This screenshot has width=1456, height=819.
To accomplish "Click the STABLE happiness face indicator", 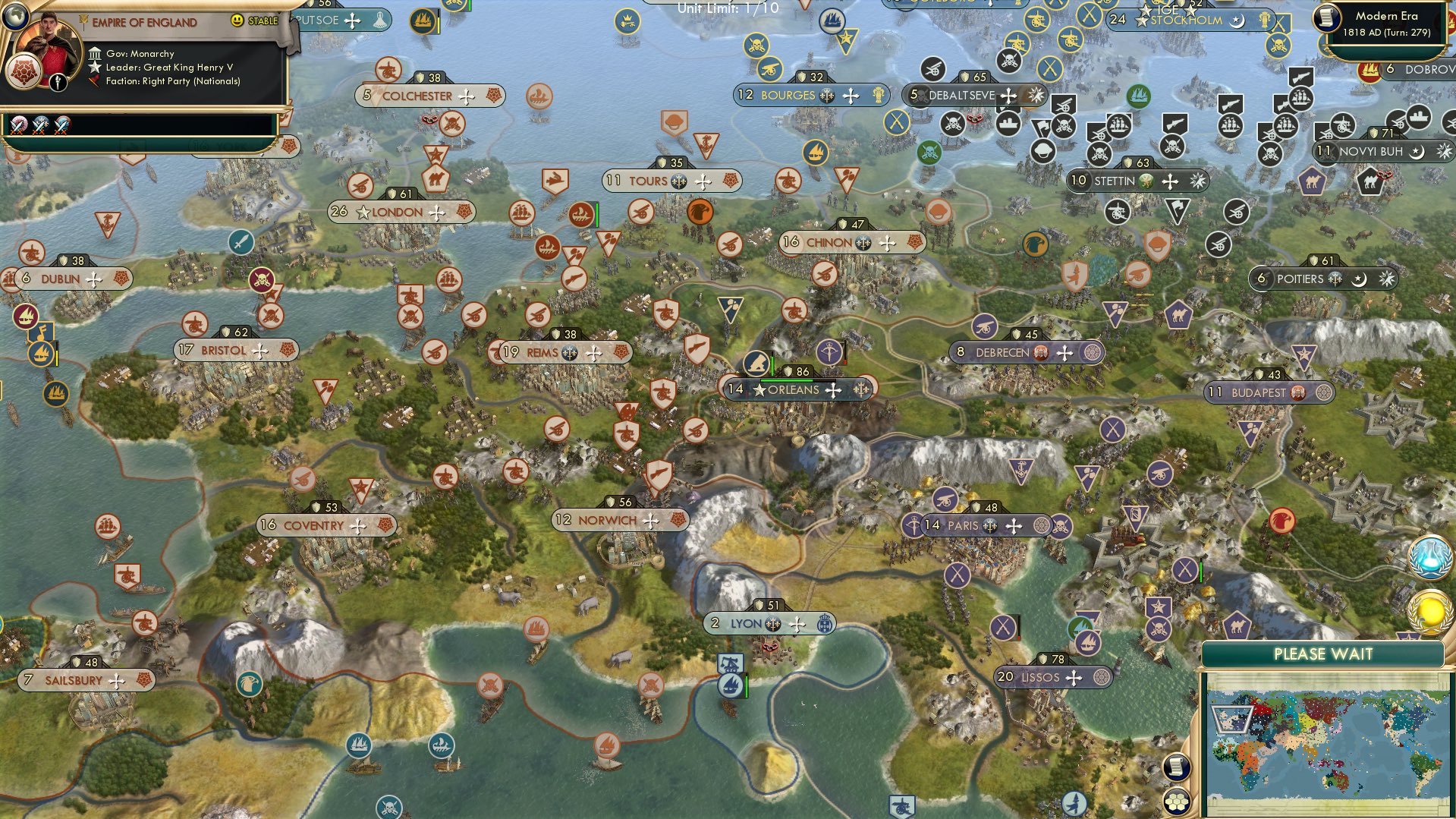I will tap(236, 21).
